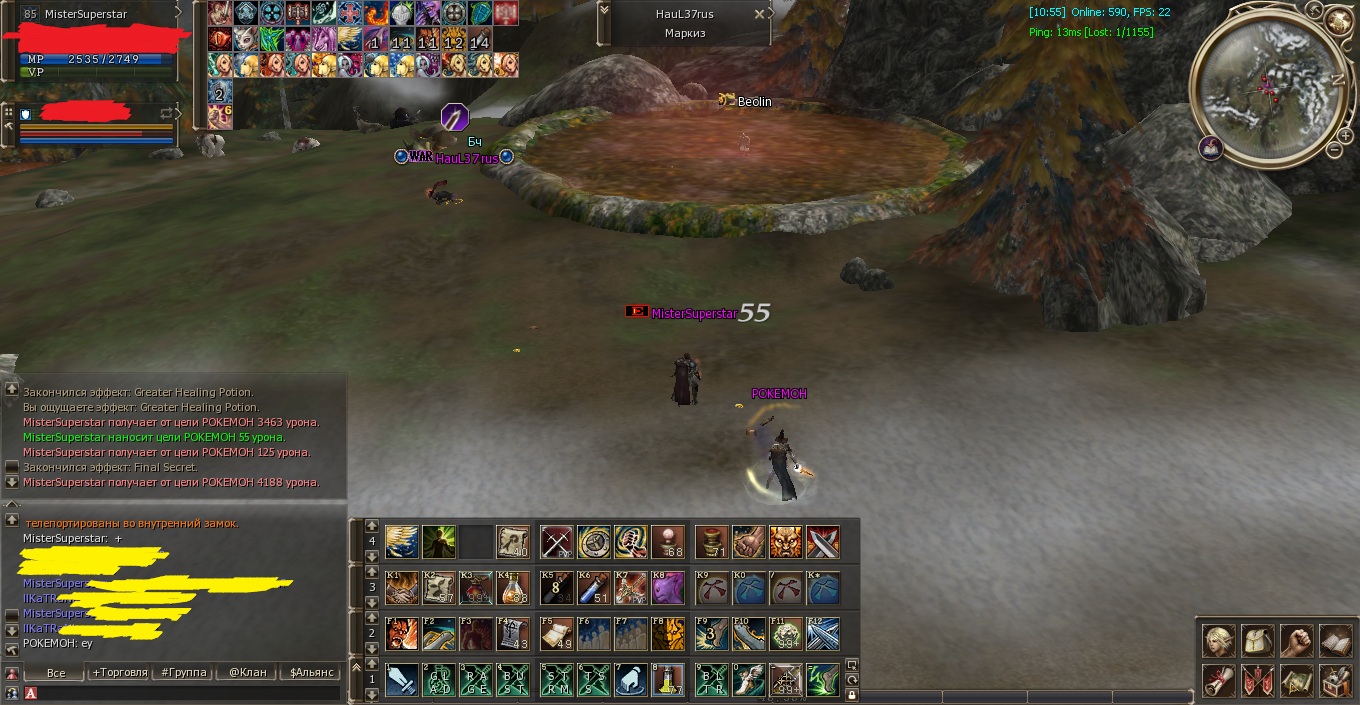Open the #Группа chat tab
Viewport: 1360px width, 705px height.
pos(184,672)
